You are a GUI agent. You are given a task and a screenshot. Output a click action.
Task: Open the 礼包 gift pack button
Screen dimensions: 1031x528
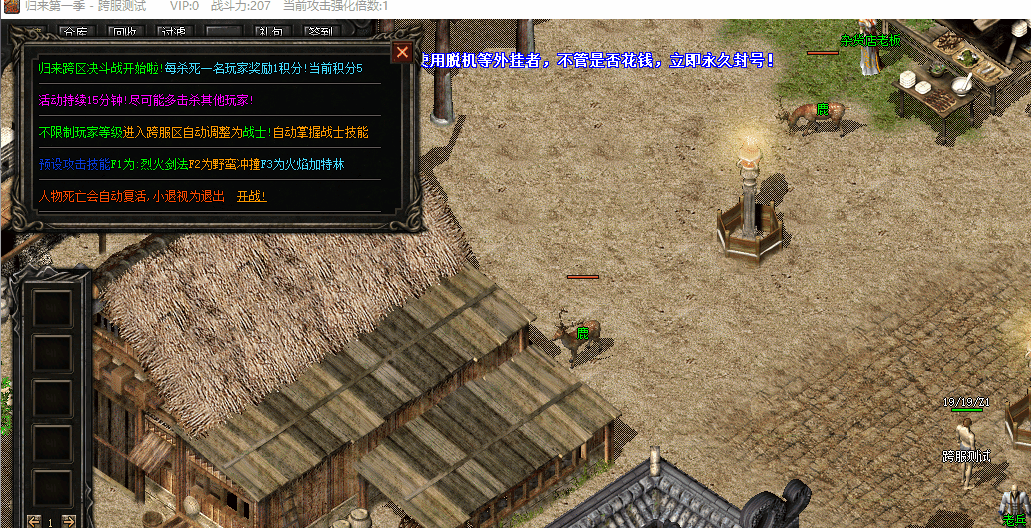[270, 33]
